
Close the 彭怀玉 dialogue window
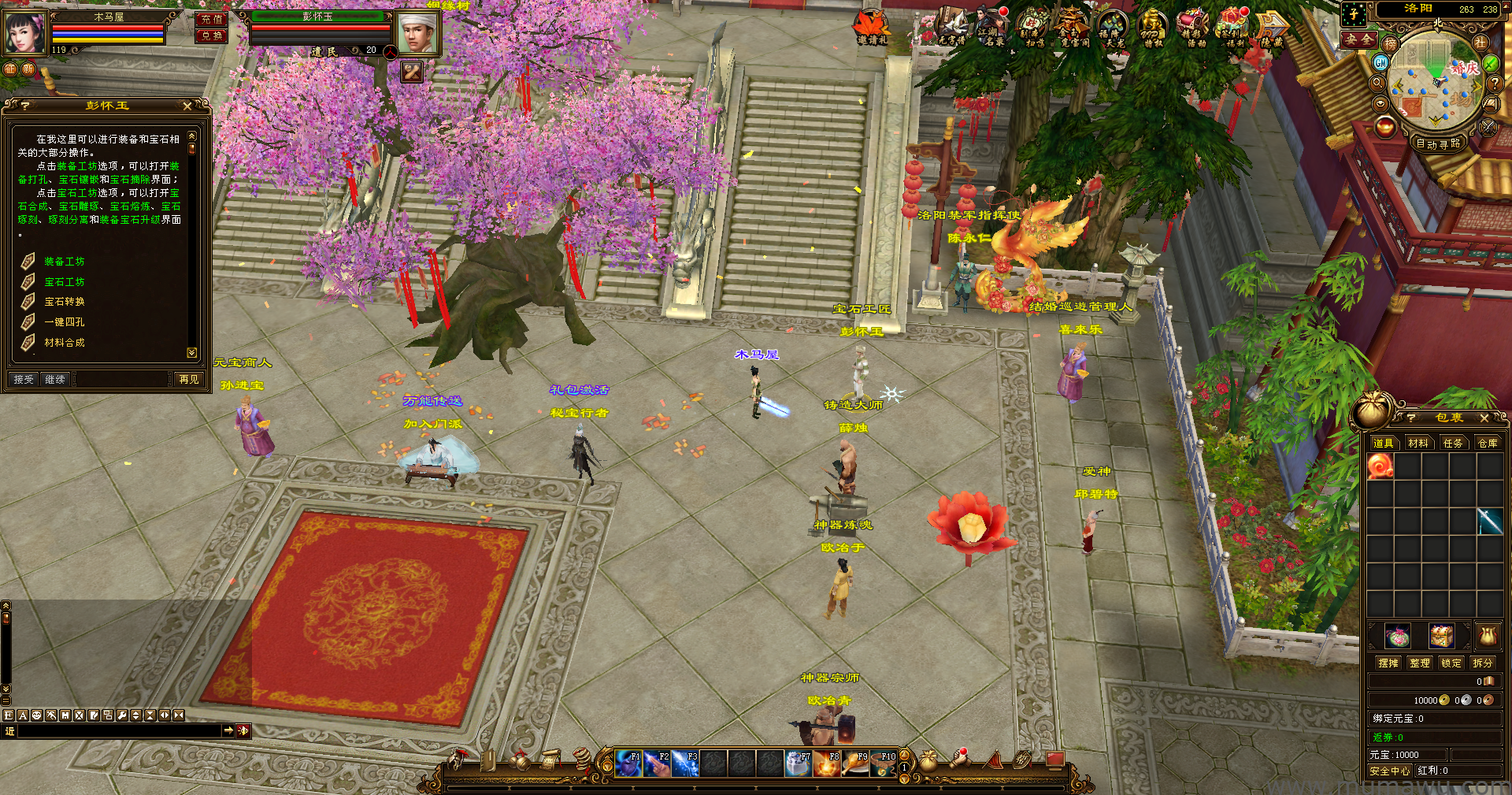point(187,106)
